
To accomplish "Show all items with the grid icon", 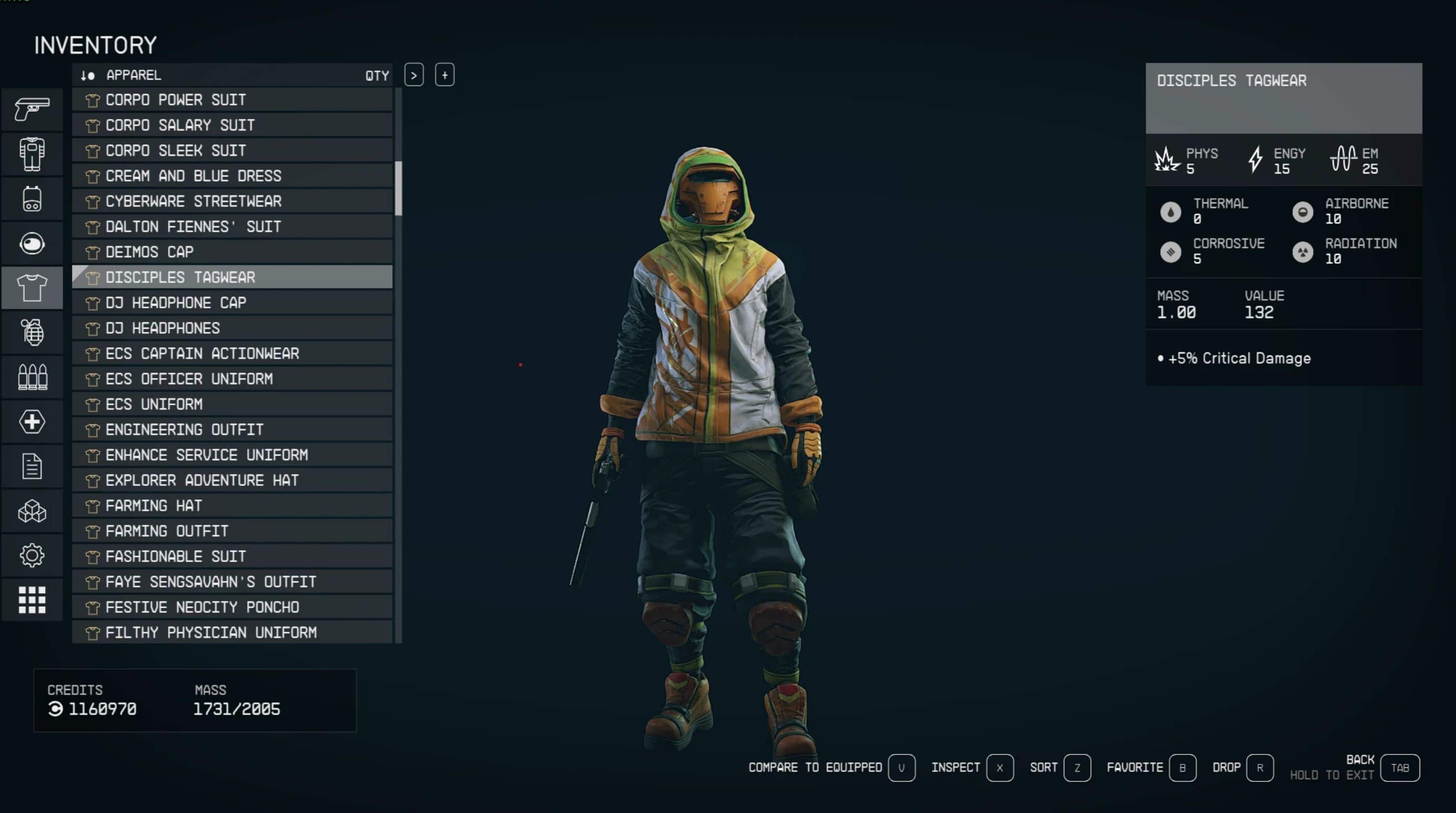I will coord(32,600).
